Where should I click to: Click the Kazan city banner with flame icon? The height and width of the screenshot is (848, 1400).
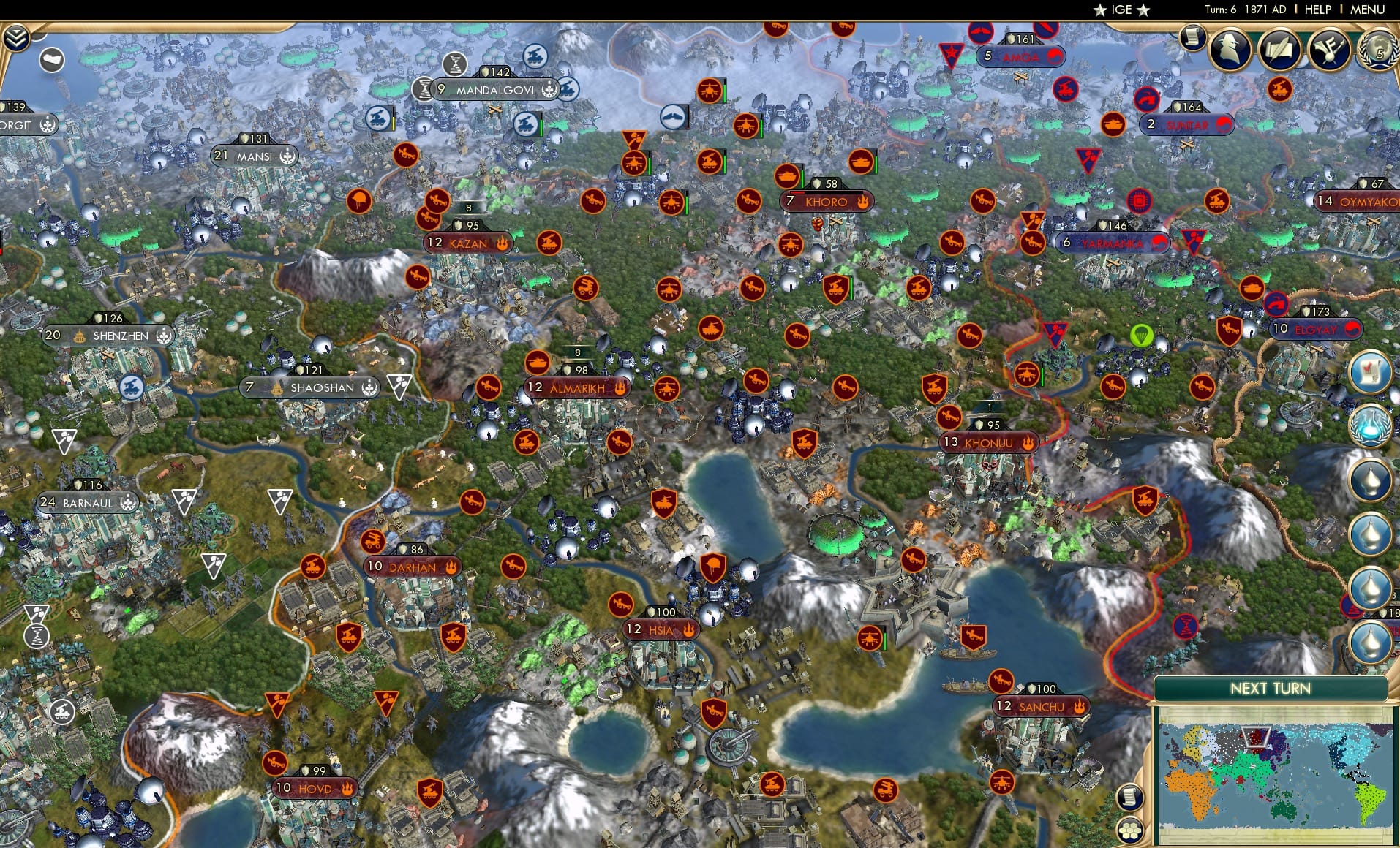pos(469,244)
